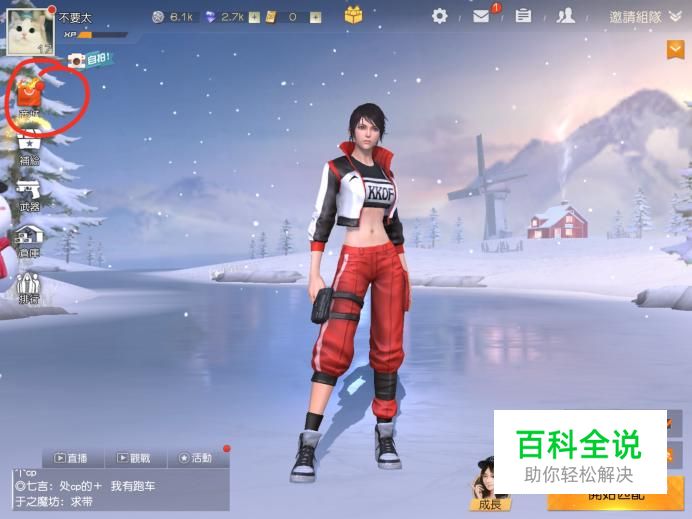Open the weapons menu
Screen dimensions: 692x519
coord(29,194)
